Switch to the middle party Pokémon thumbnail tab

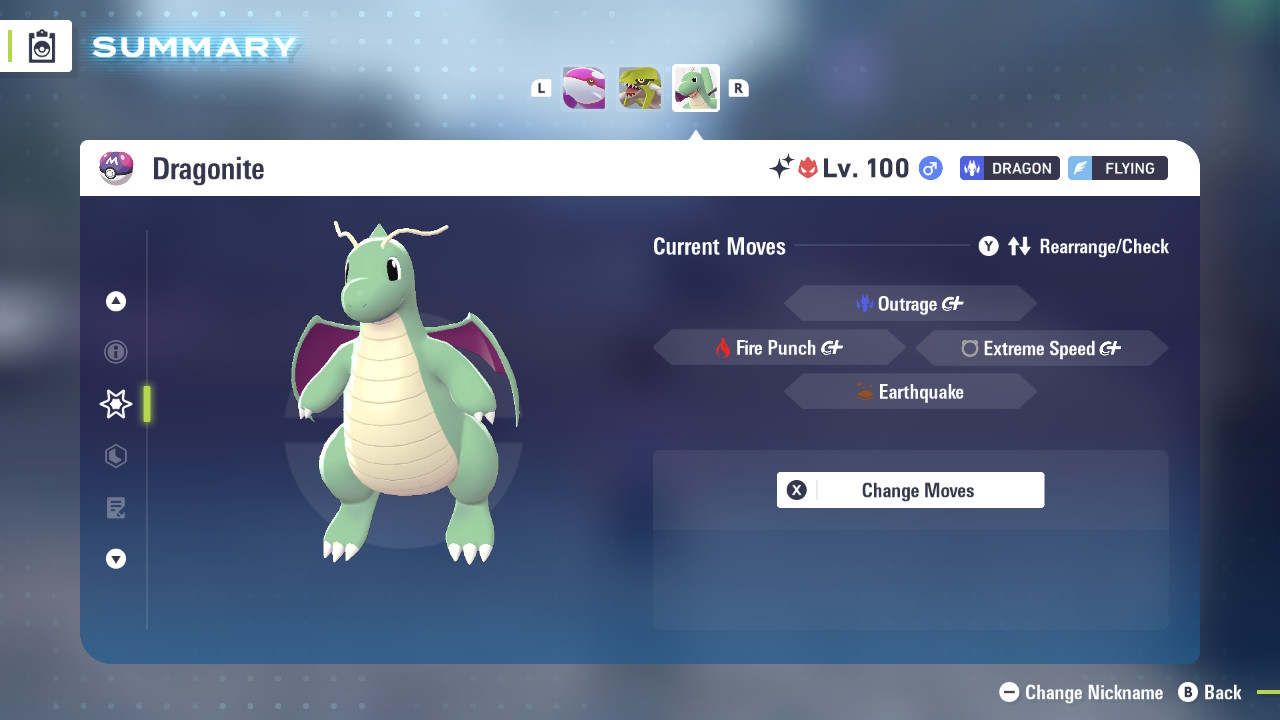pyautogui.click(x=639, y=88)
